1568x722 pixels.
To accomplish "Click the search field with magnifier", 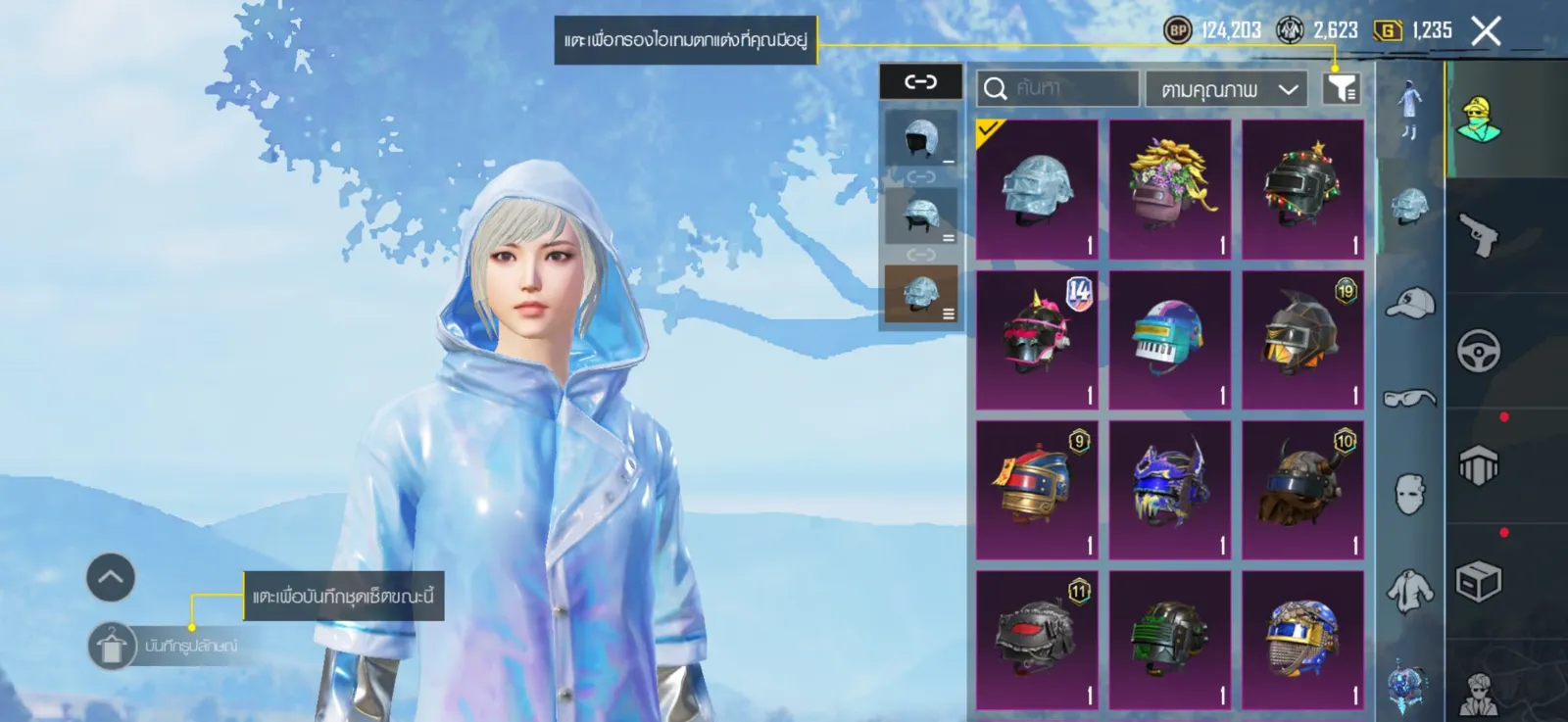I will click(x=1058, y=88).
